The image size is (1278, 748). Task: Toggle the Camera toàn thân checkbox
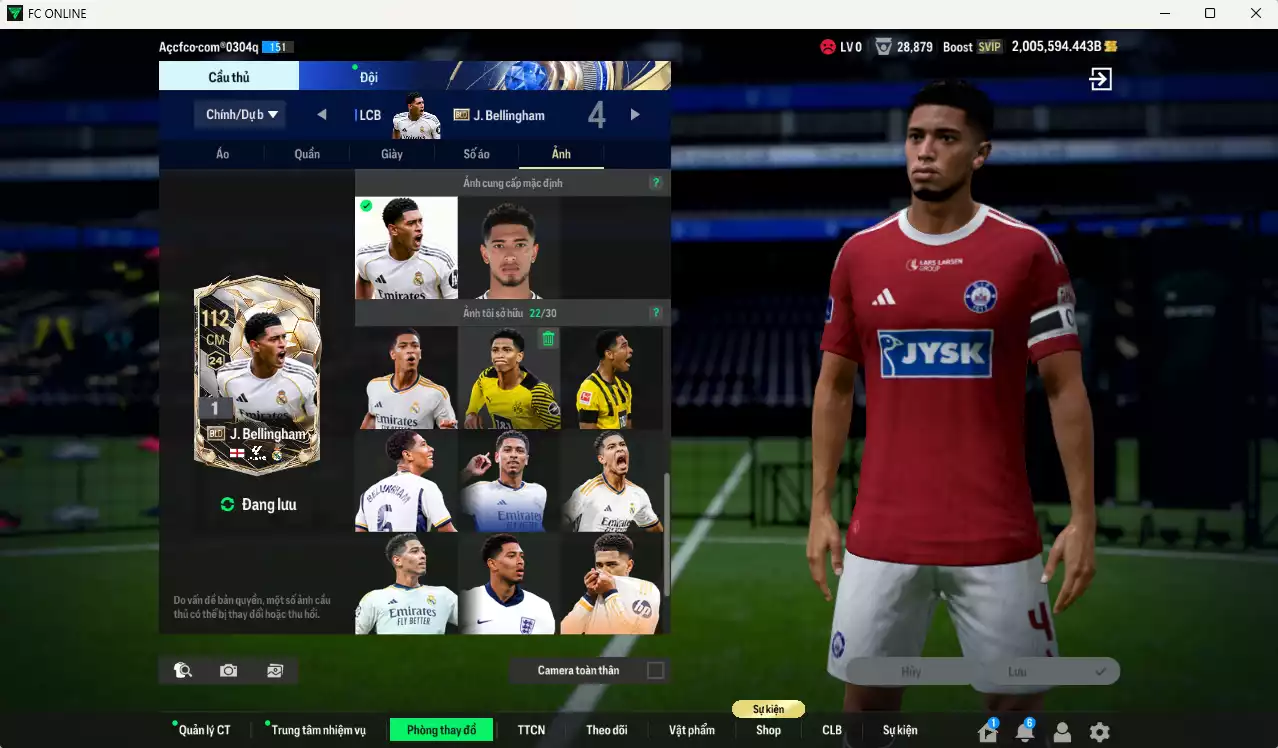[x=655, y=670]
